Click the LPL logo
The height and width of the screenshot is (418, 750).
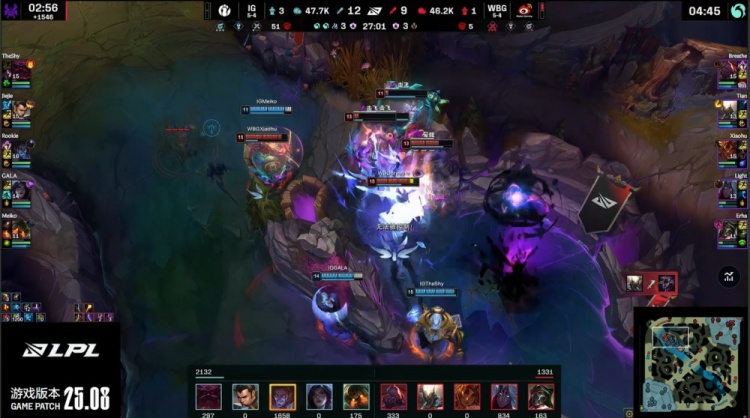[60, 351]
